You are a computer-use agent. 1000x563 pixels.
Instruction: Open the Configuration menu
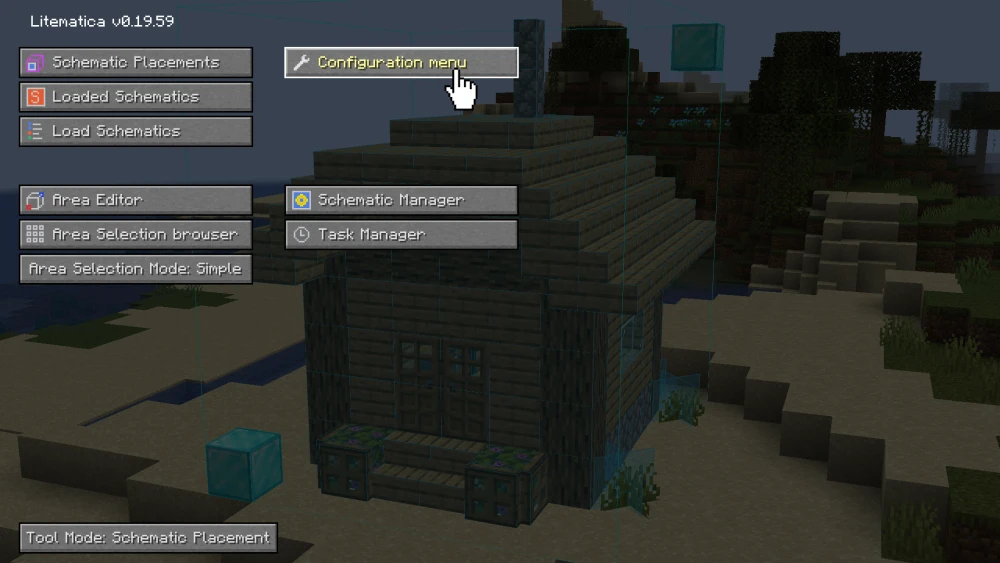tap(401, 63)
